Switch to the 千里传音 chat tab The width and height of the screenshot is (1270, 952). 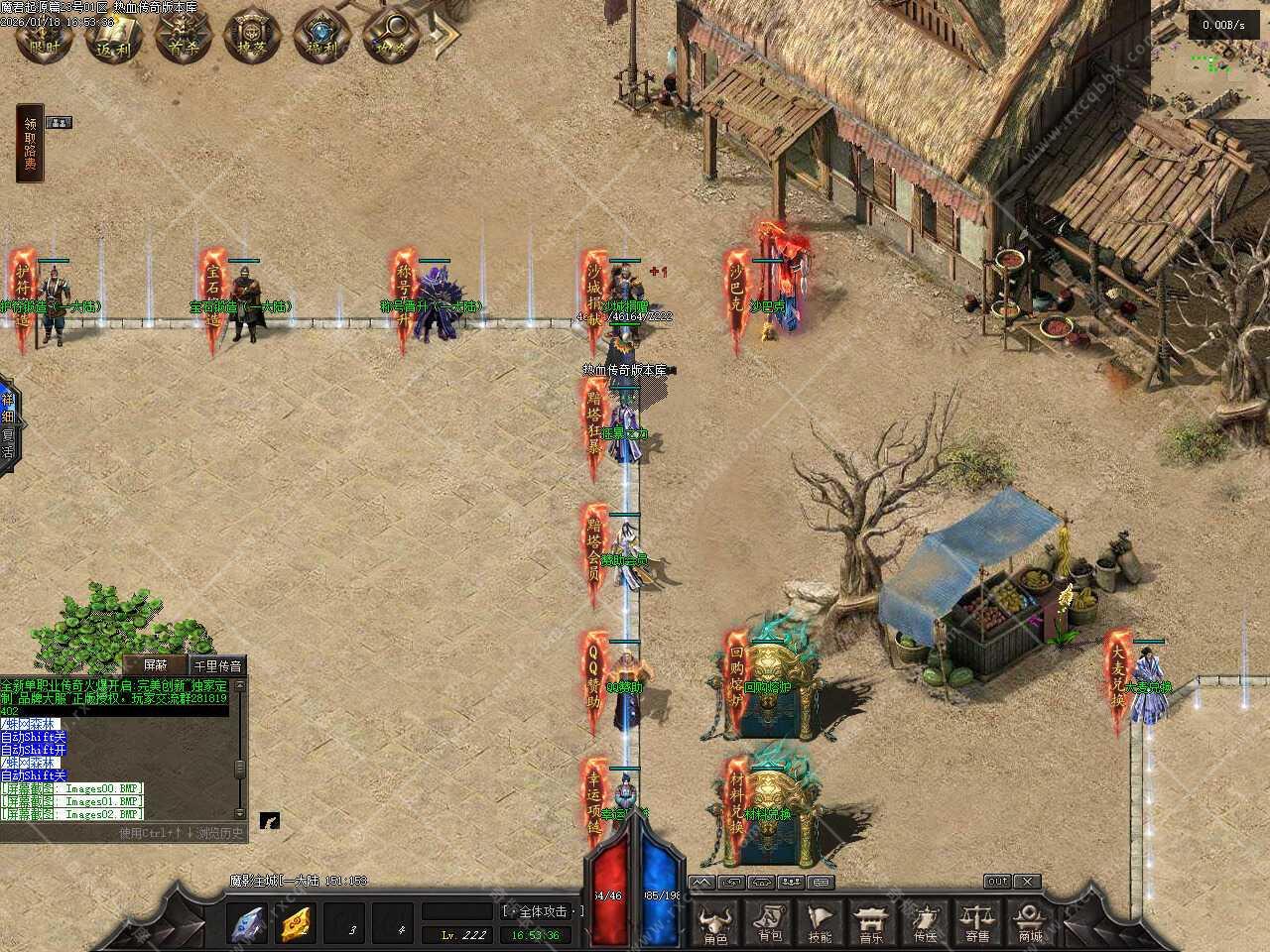217,665
